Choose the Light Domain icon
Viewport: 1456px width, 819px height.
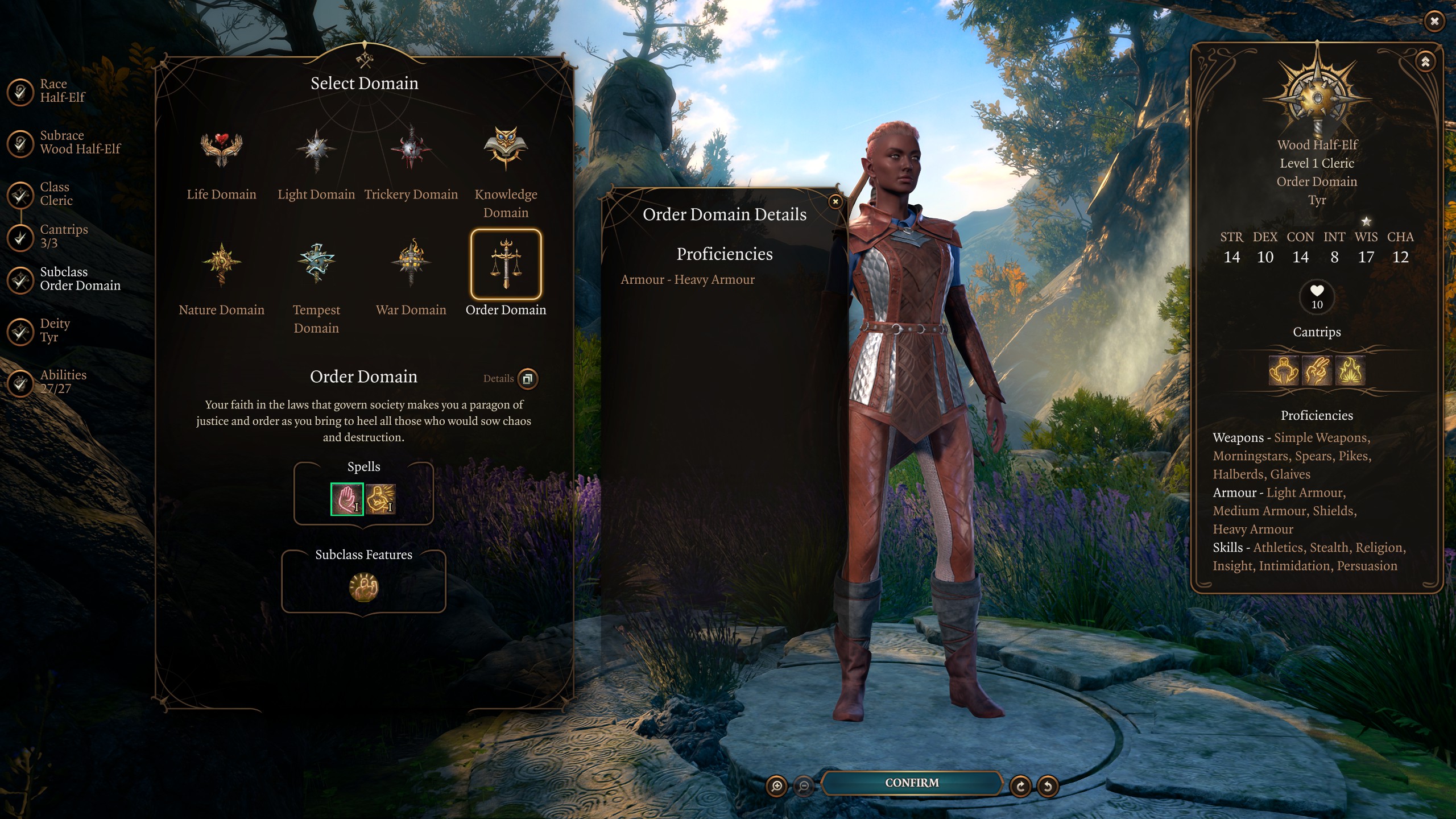(x=316, y=149)
